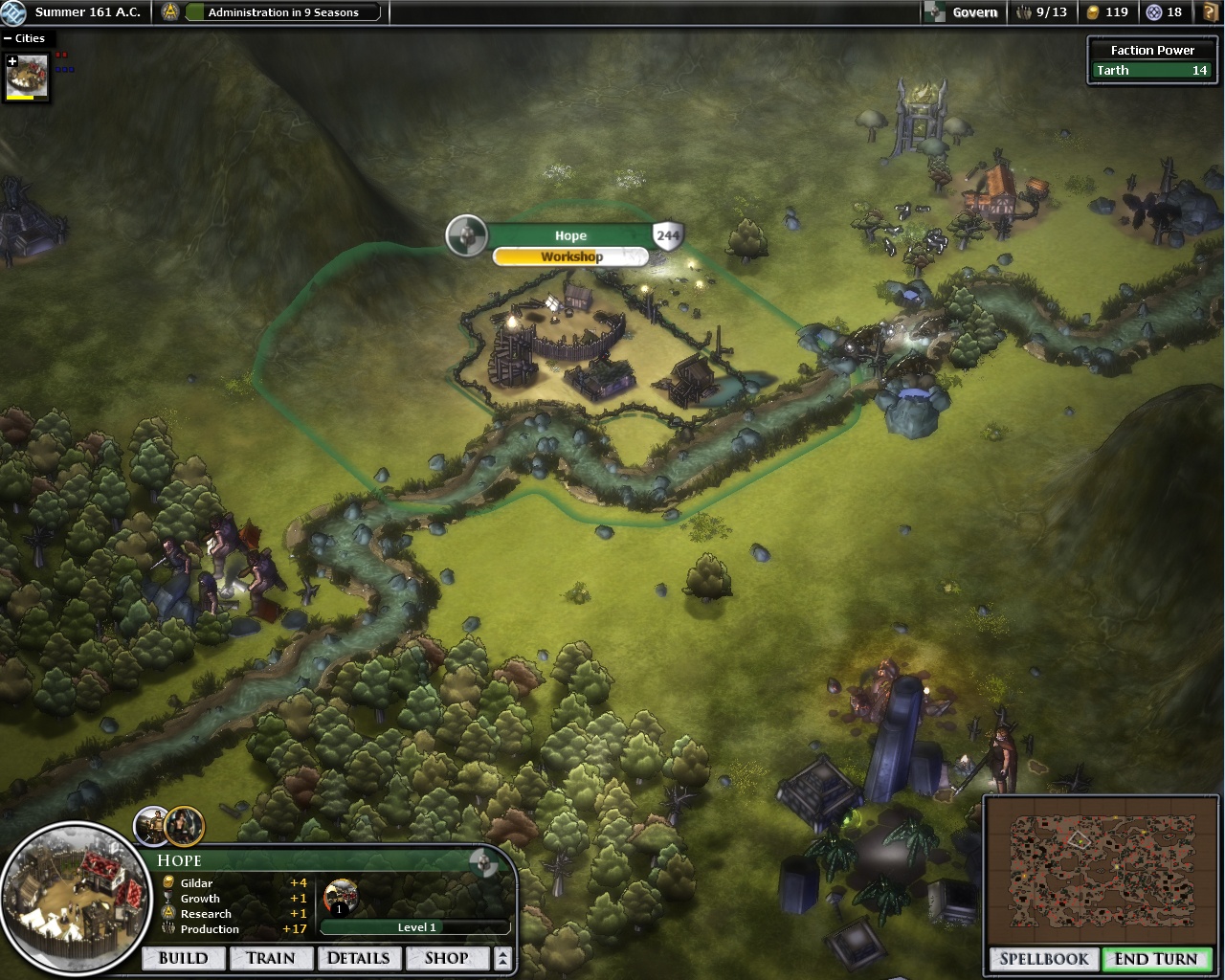This screenshot has height=980, width=1225.
Task: Select the garrisoned unit icon marked 1
Action: coord(340,898)
